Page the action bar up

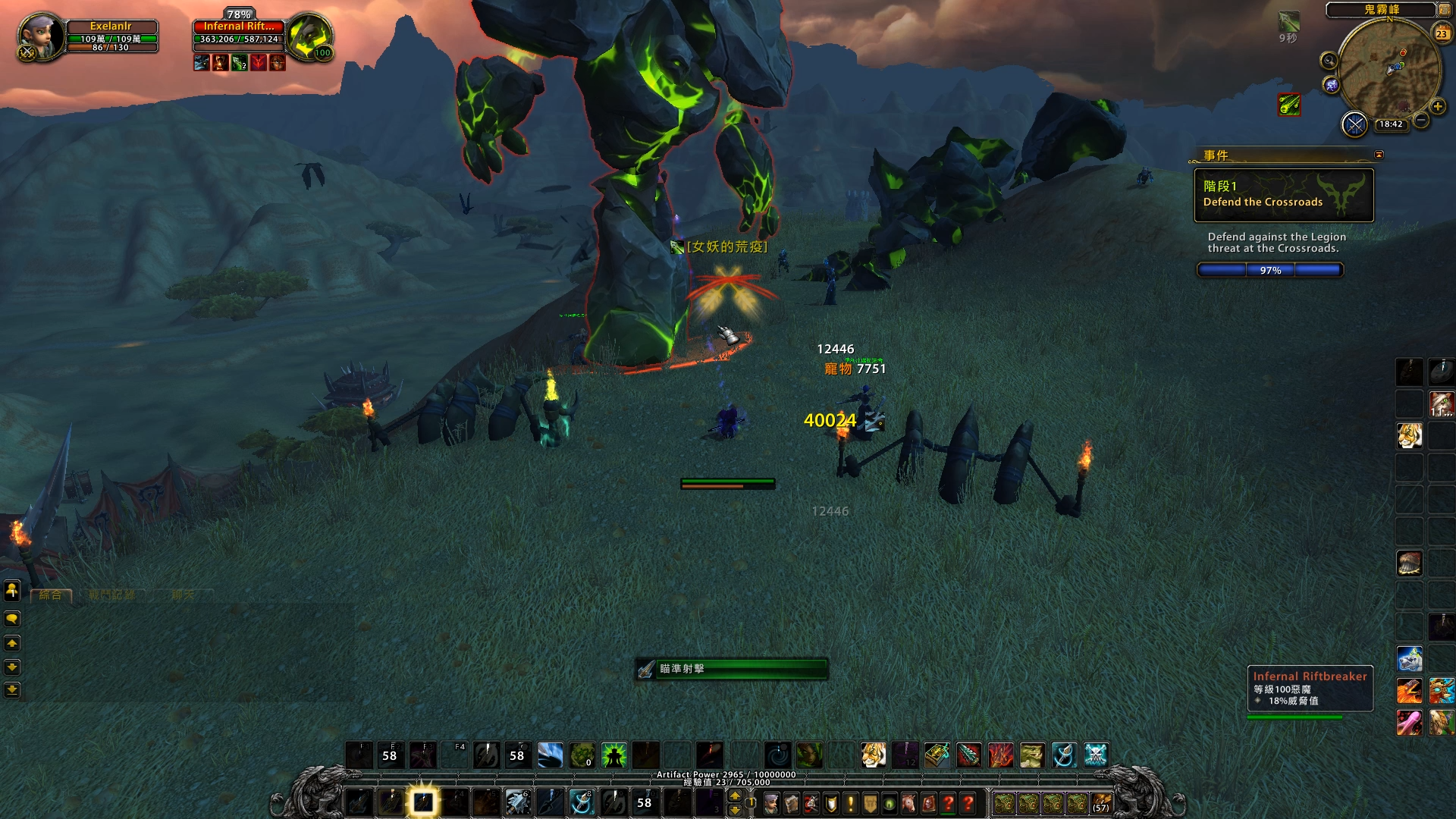click(x=735, y=795)
